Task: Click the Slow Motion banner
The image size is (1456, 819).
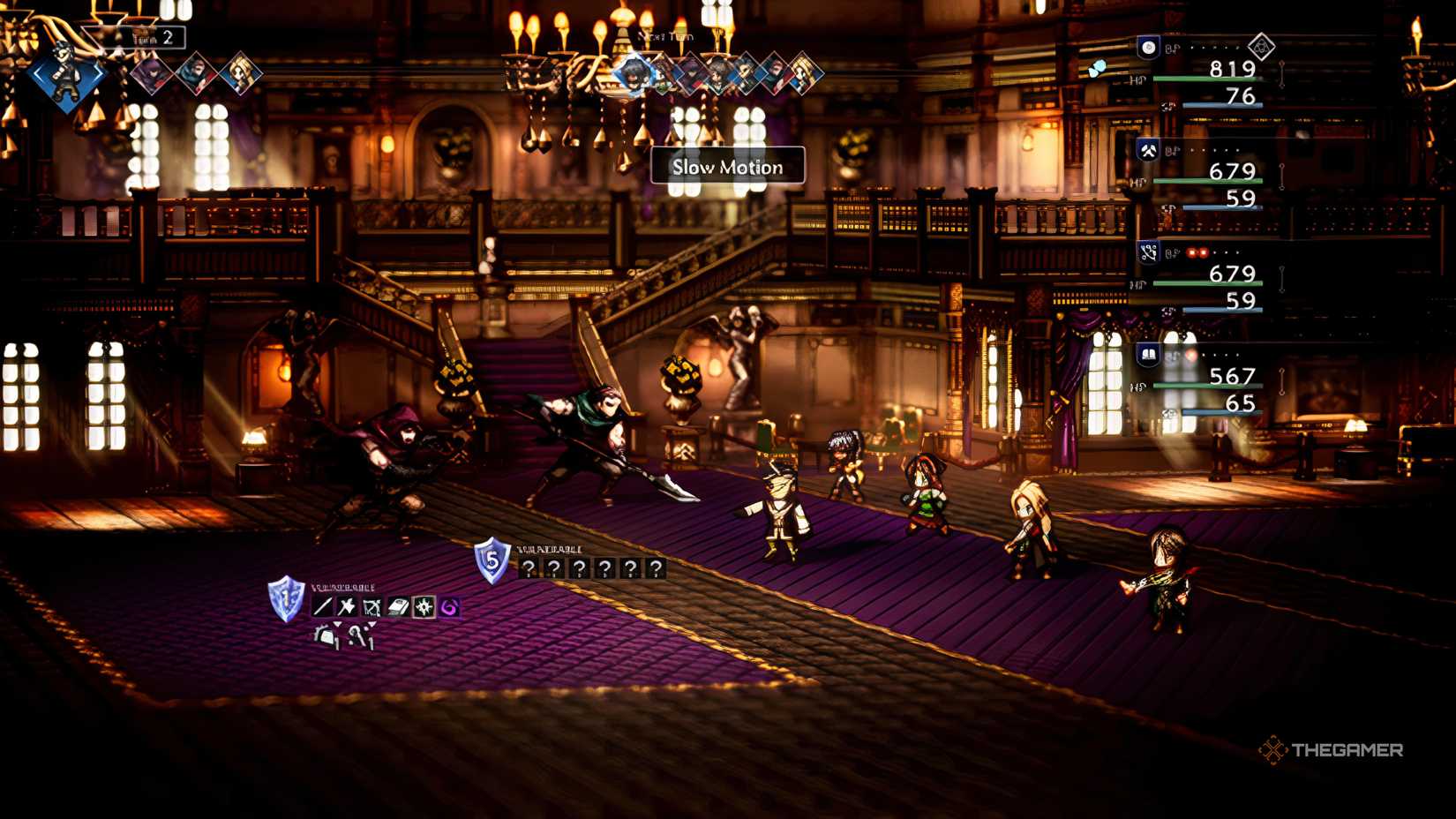Action: [729, 168]
